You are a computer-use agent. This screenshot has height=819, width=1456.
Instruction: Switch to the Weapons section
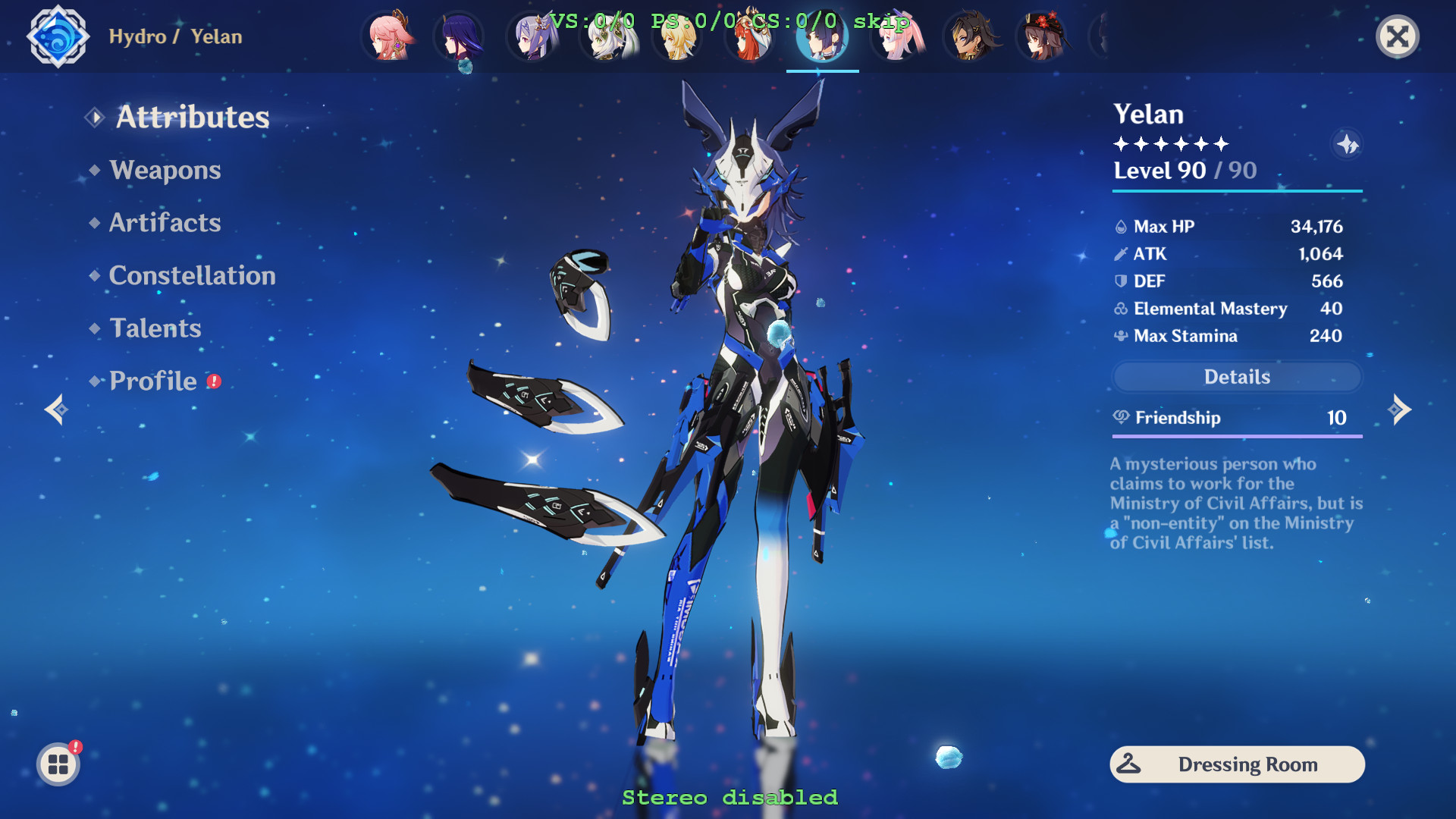pyautogui.click(x=164, y=170)
